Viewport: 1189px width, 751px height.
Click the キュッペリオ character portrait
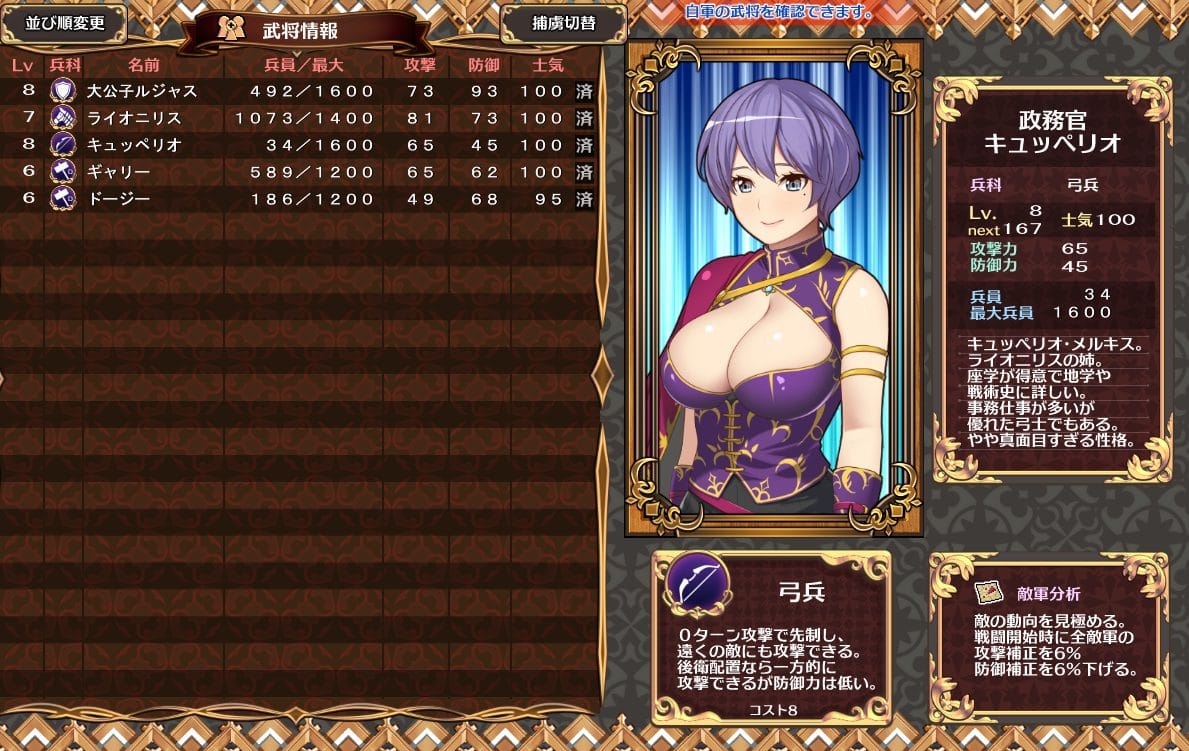coord(773,288)
